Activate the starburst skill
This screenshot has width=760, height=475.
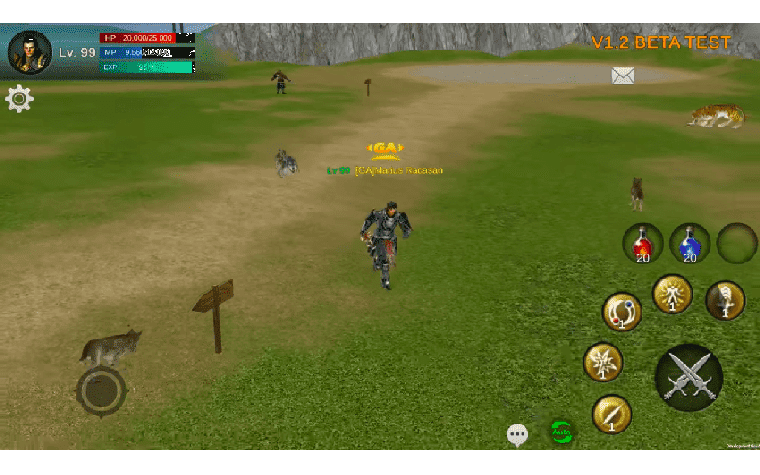pyautogui.click(x=602, y=362)
